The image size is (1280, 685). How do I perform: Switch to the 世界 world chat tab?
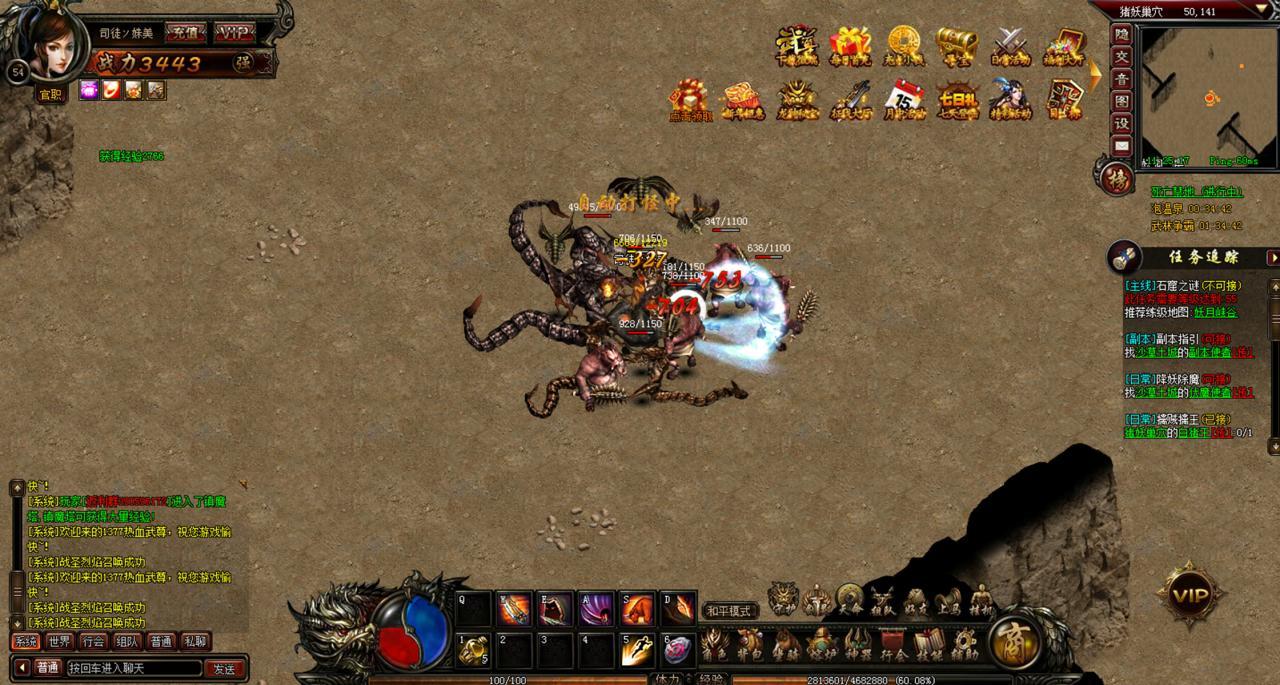tap(59, 641)
